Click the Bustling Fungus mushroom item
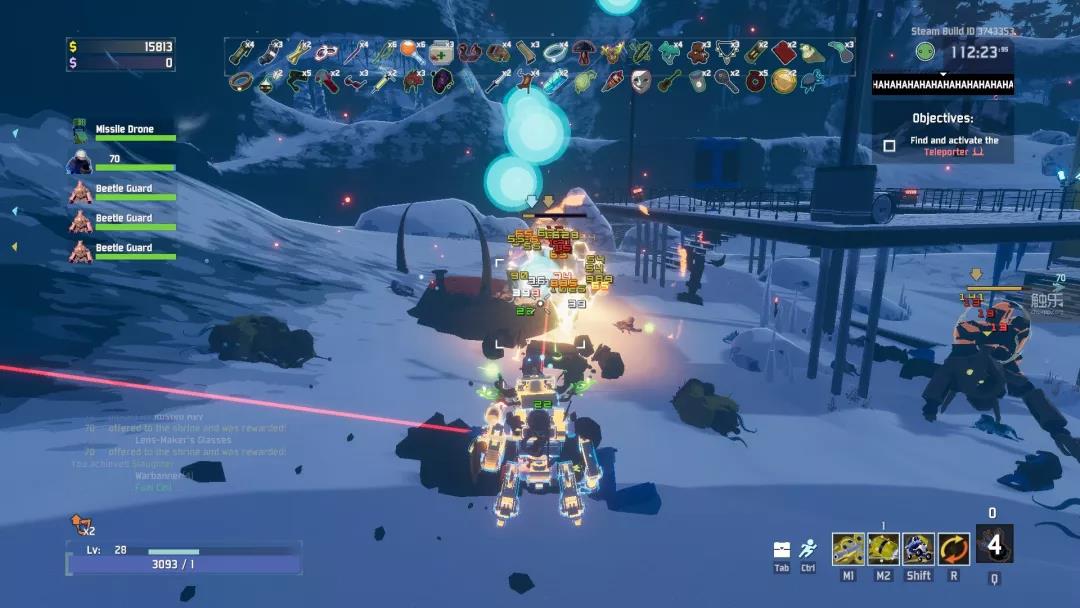This screenshot has width=1080, height=608. [x=583, y=51]
